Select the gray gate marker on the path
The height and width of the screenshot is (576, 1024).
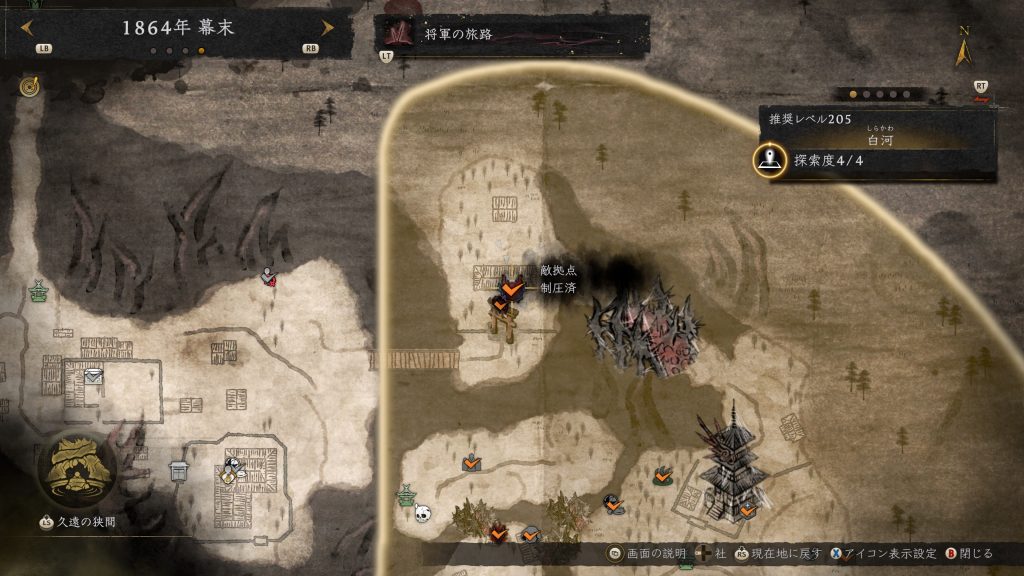(179, 470)
